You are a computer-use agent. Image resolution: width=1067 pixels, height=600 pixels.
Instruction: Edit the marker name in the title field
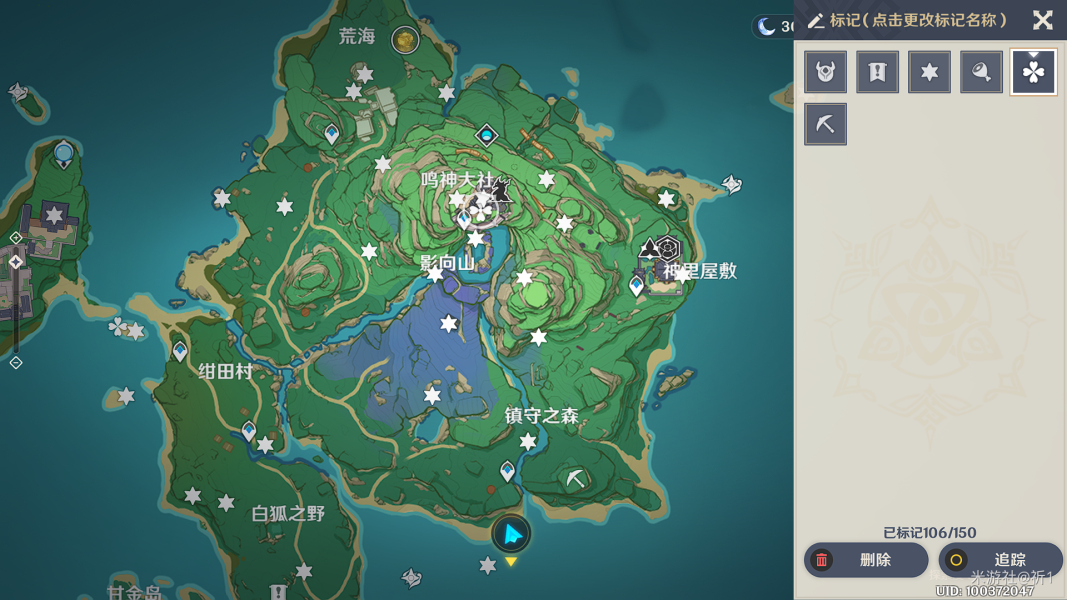pos(918,21)
